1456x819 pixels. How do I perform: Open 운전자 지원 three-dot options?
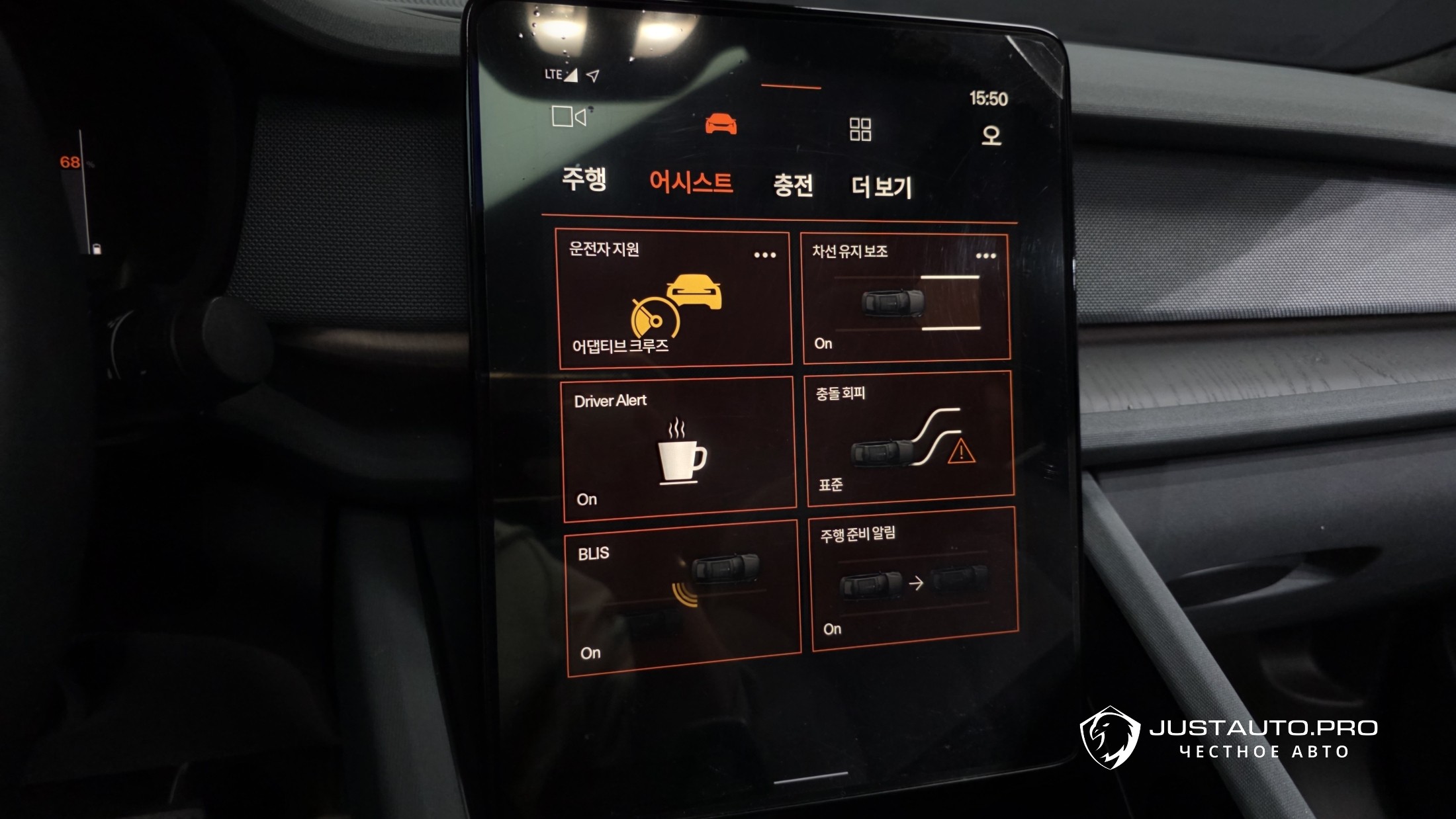764,255
